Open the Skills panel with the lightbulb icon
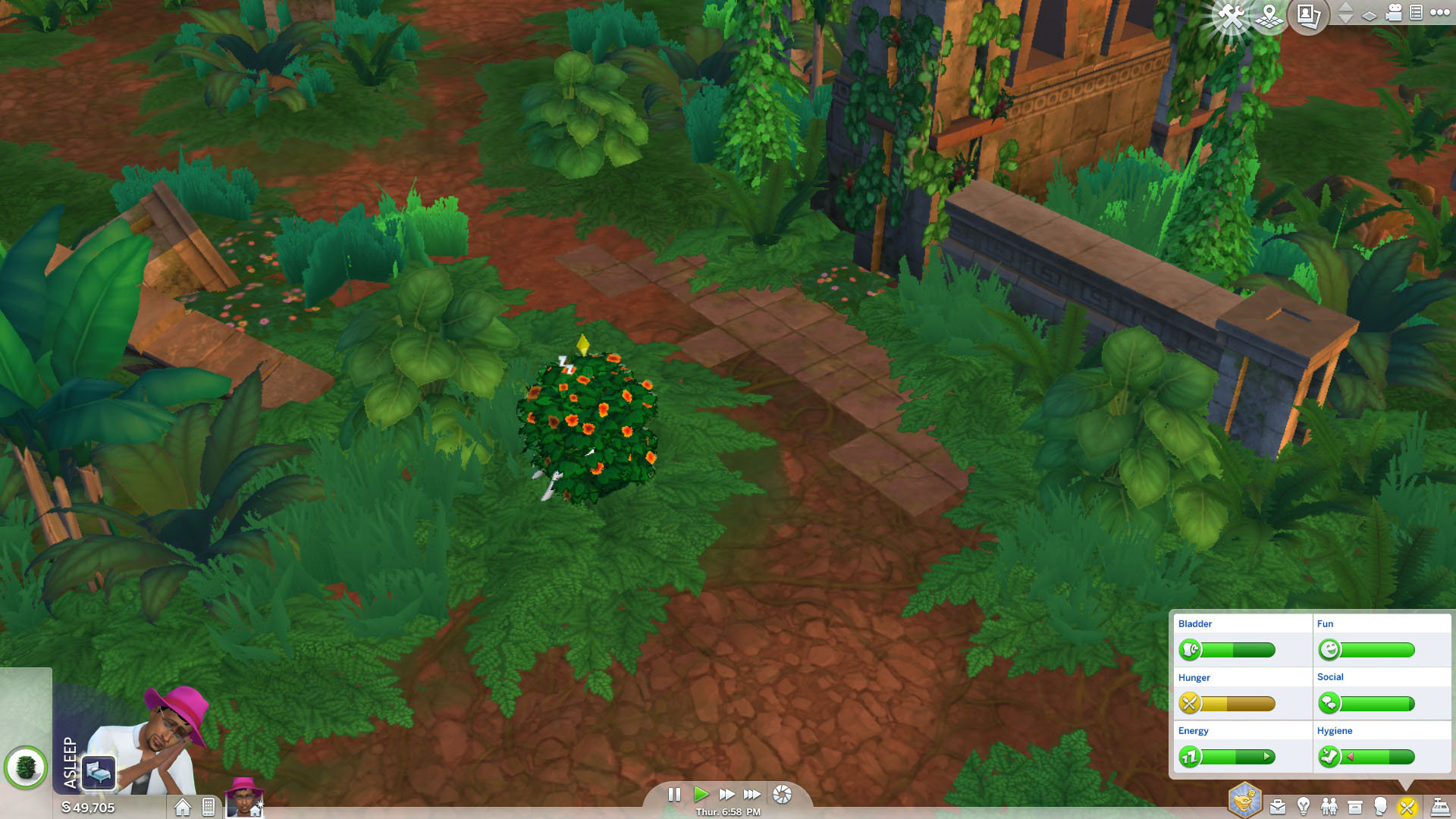The height and width of the screenshot is (819, 1456). [x=1303, y=805]
